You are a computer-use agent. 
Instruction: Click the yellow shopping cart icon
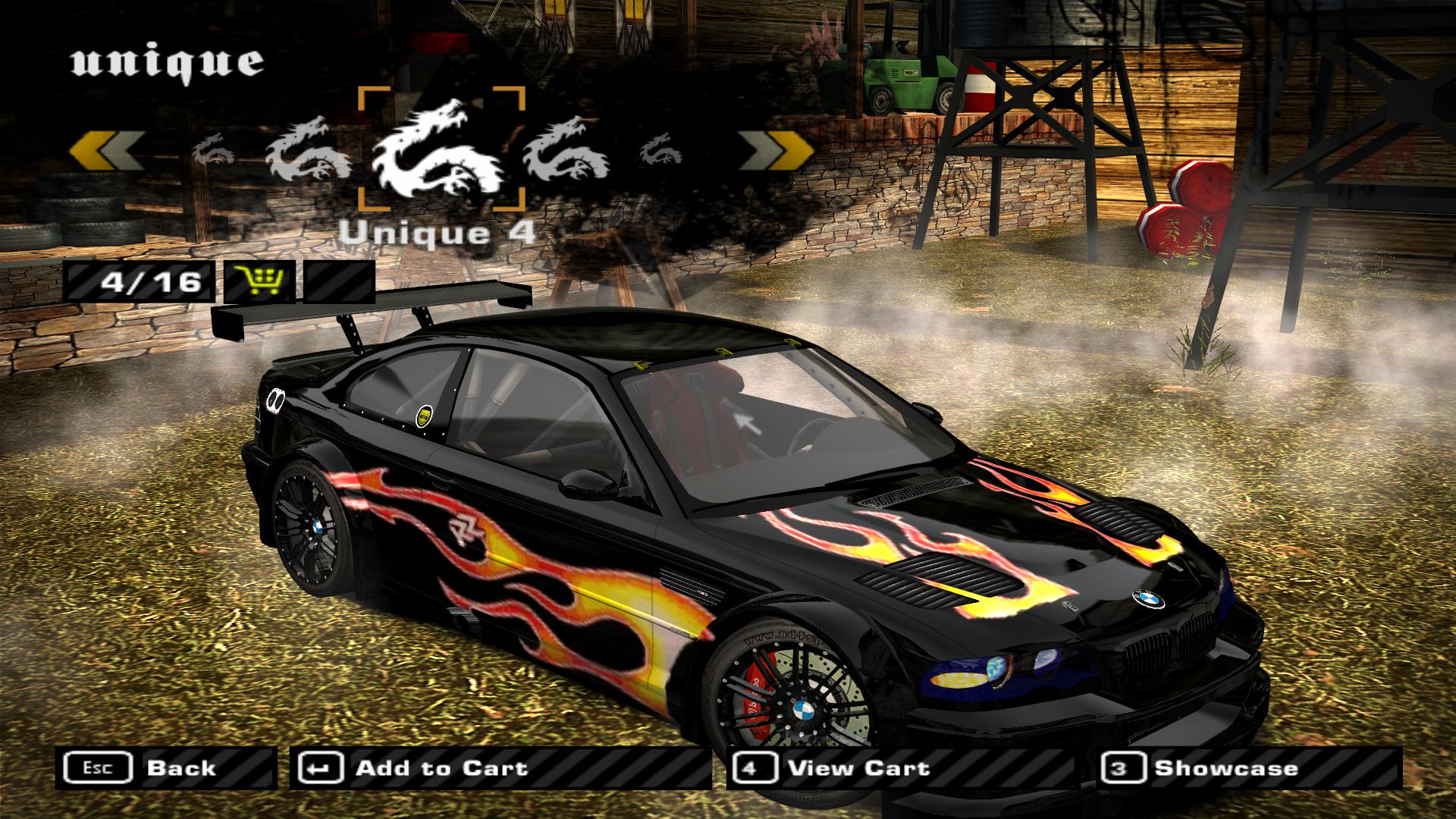(x=259, y=281)
